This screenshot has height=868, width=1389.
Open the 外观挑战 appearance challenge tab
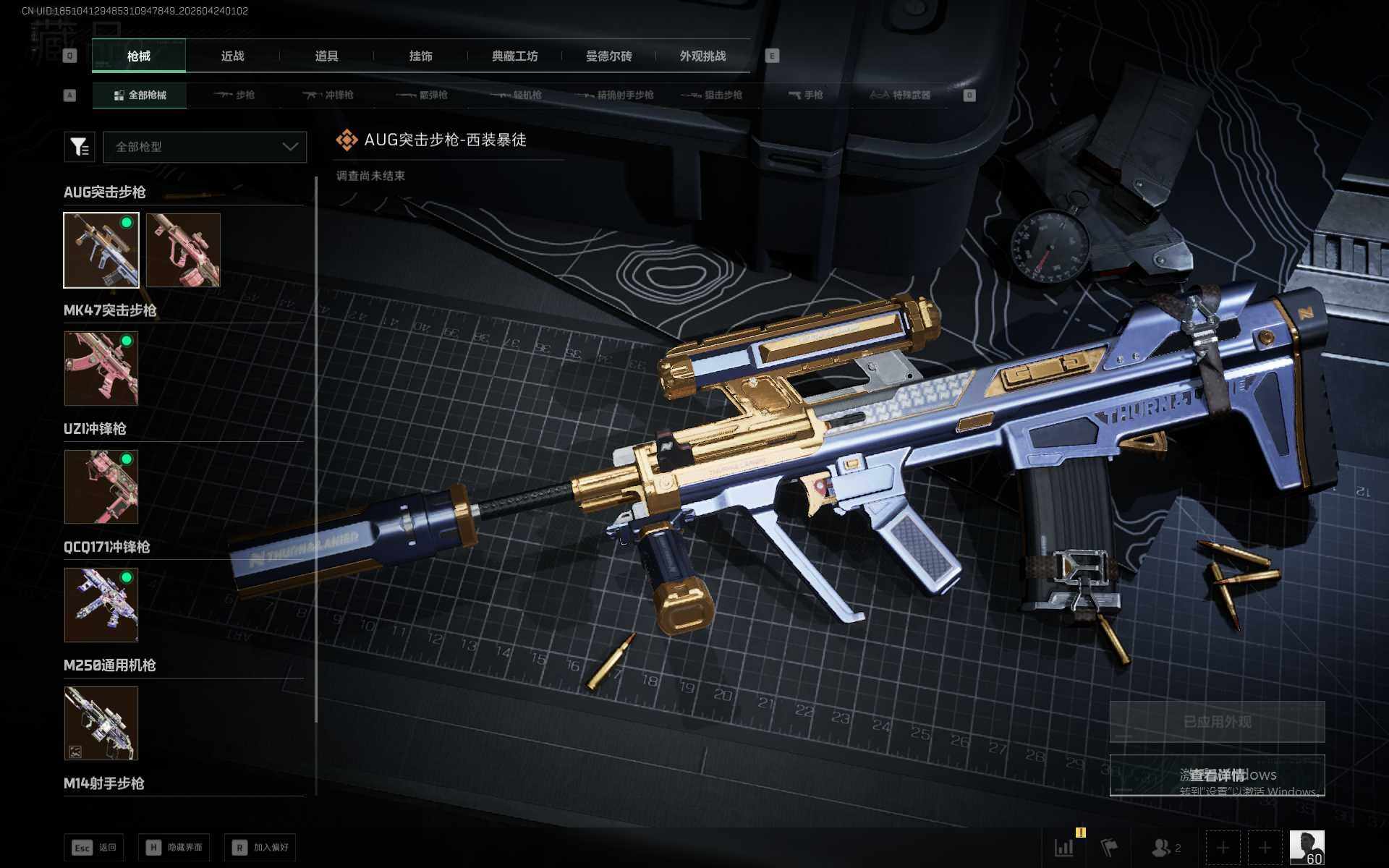[702, 56]
